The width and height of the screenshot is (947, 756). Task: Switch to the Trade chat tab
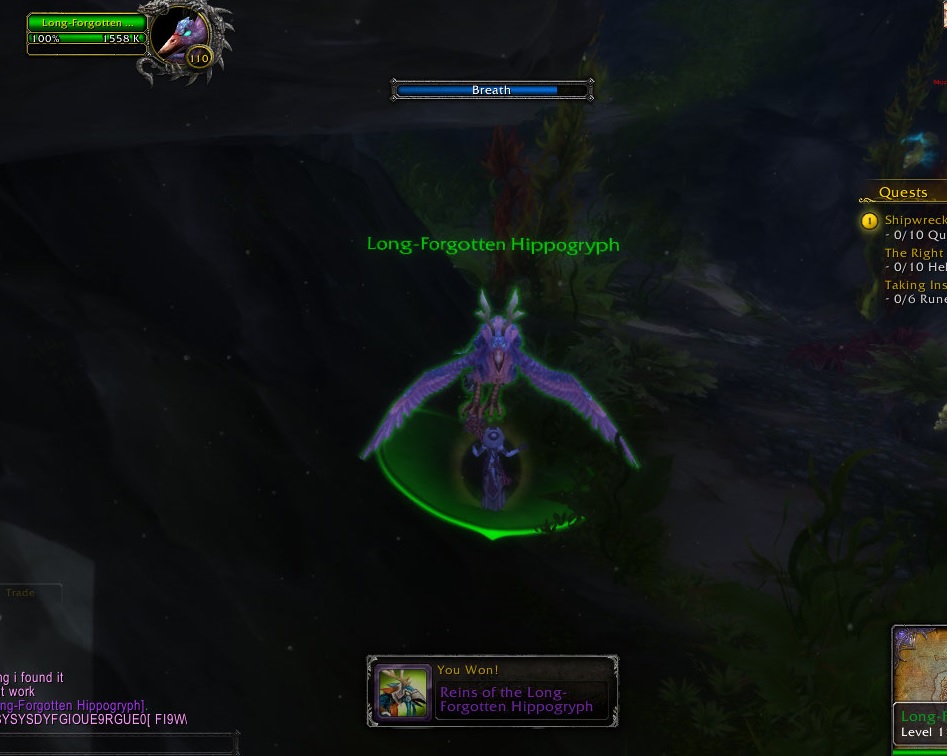point(21,593)
